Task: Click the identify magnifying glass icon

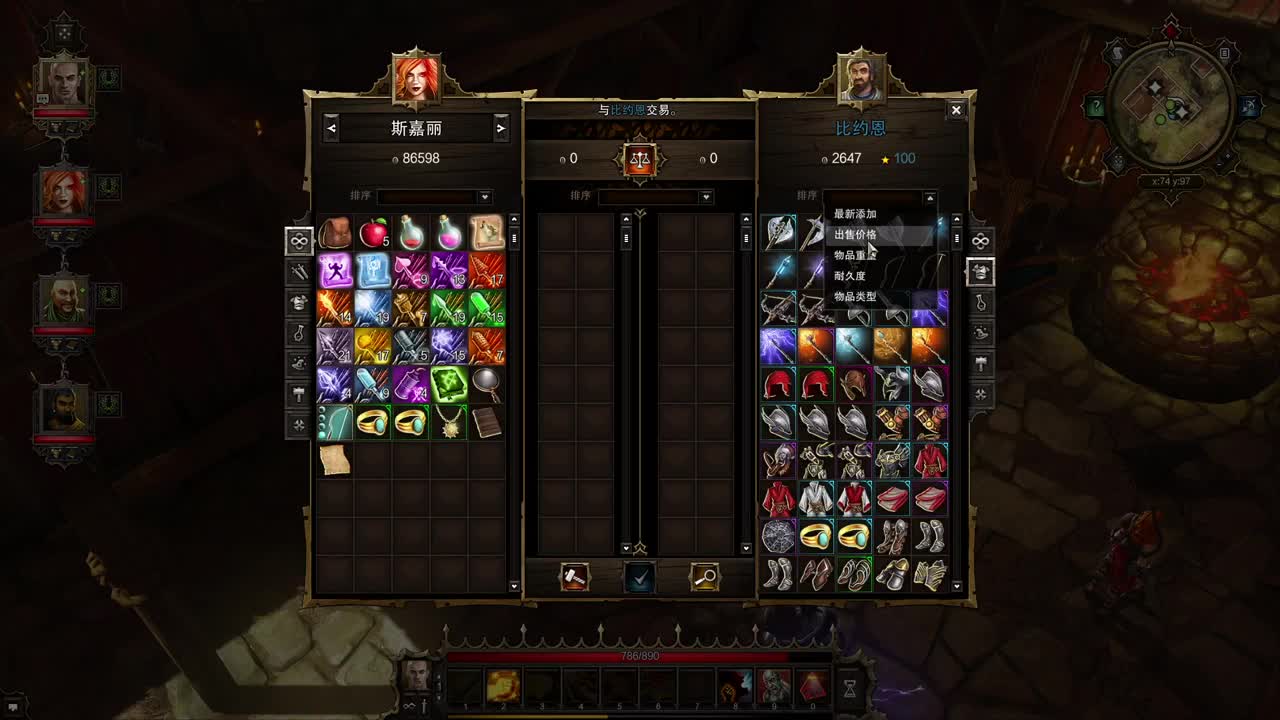Action: [703, 577]
